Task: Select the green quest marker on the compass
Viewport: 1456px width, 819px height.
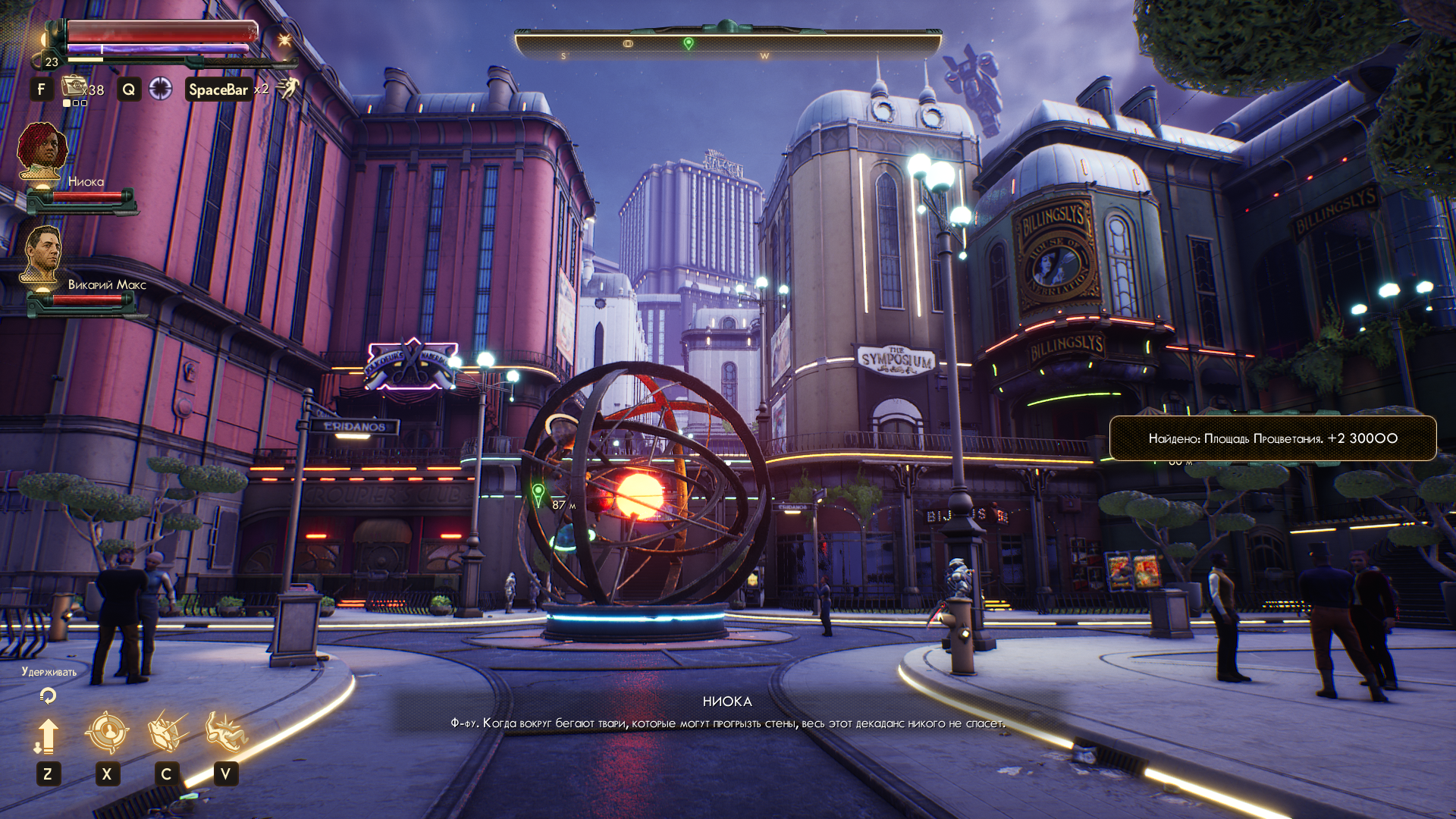Action: (x=689, y=44)
